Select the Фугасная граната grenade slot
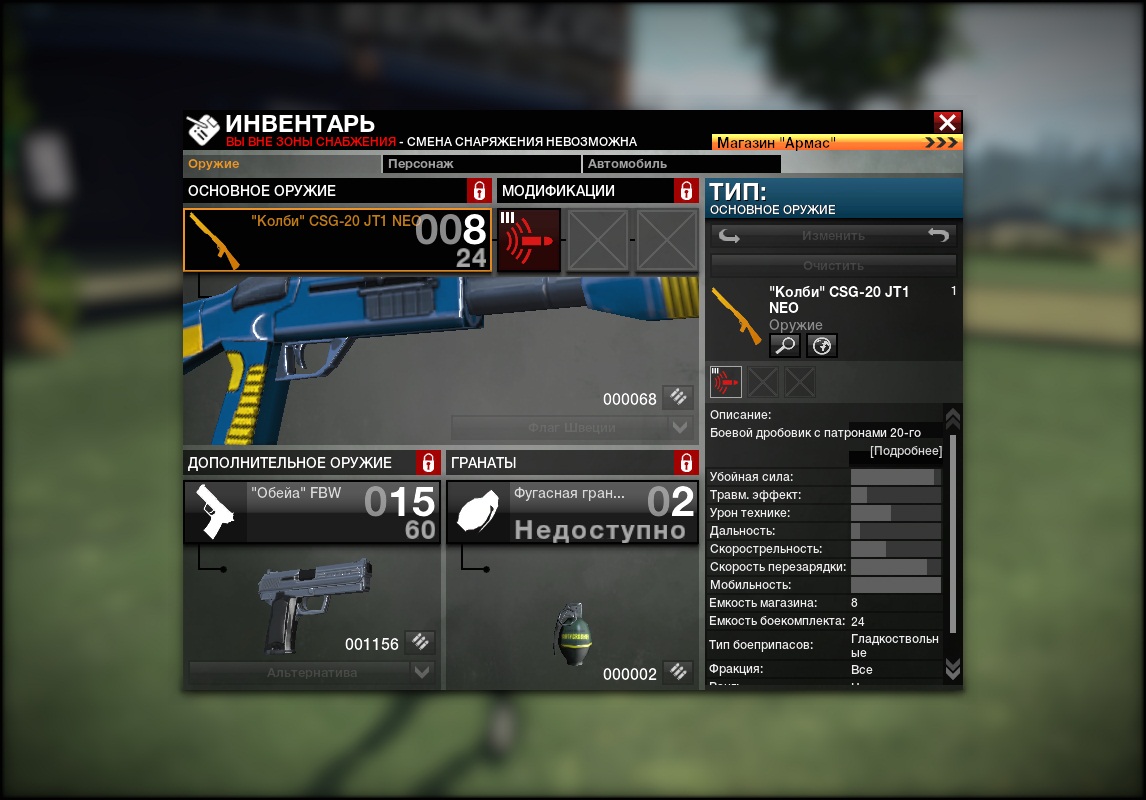The height and width of the screenshot is (800, 1146). (x=572, y=513)
